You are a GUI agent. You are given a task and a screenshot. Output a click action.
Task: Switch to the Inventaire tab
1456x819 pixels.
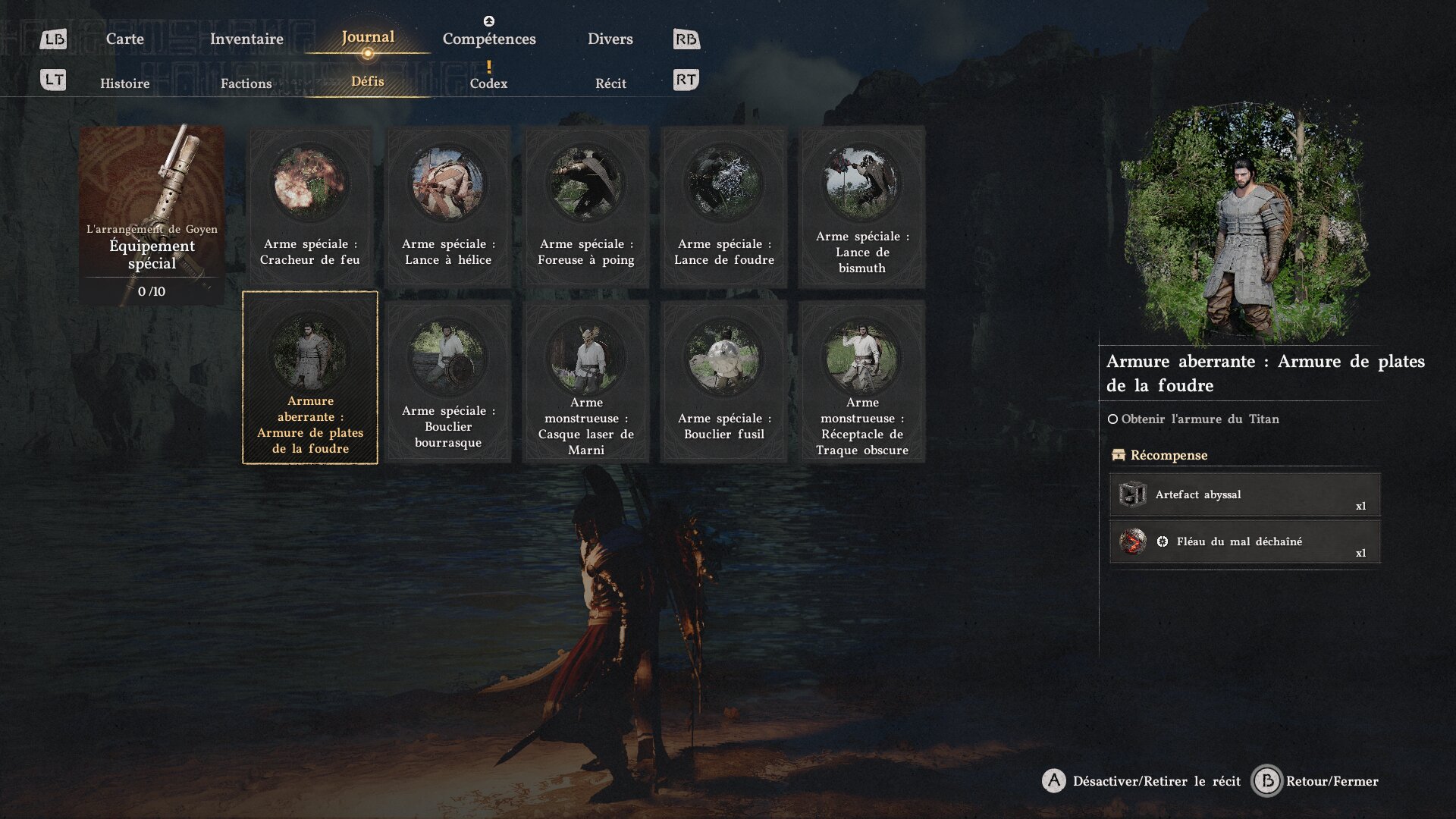tap(246, 39)
